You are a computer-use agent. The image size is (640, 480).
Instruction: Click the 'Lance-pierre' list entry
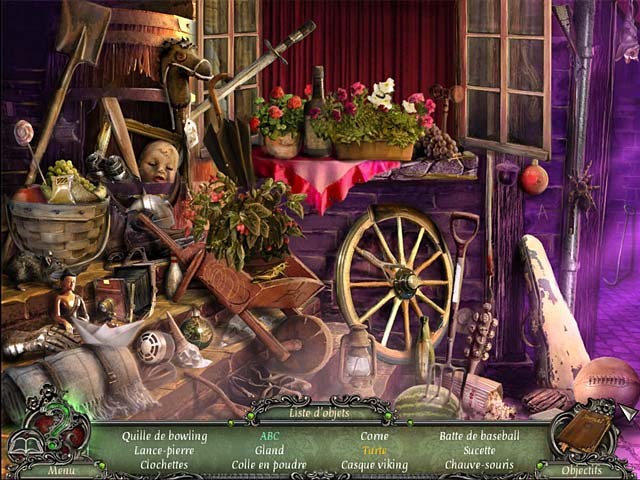(x=161, y=450)
